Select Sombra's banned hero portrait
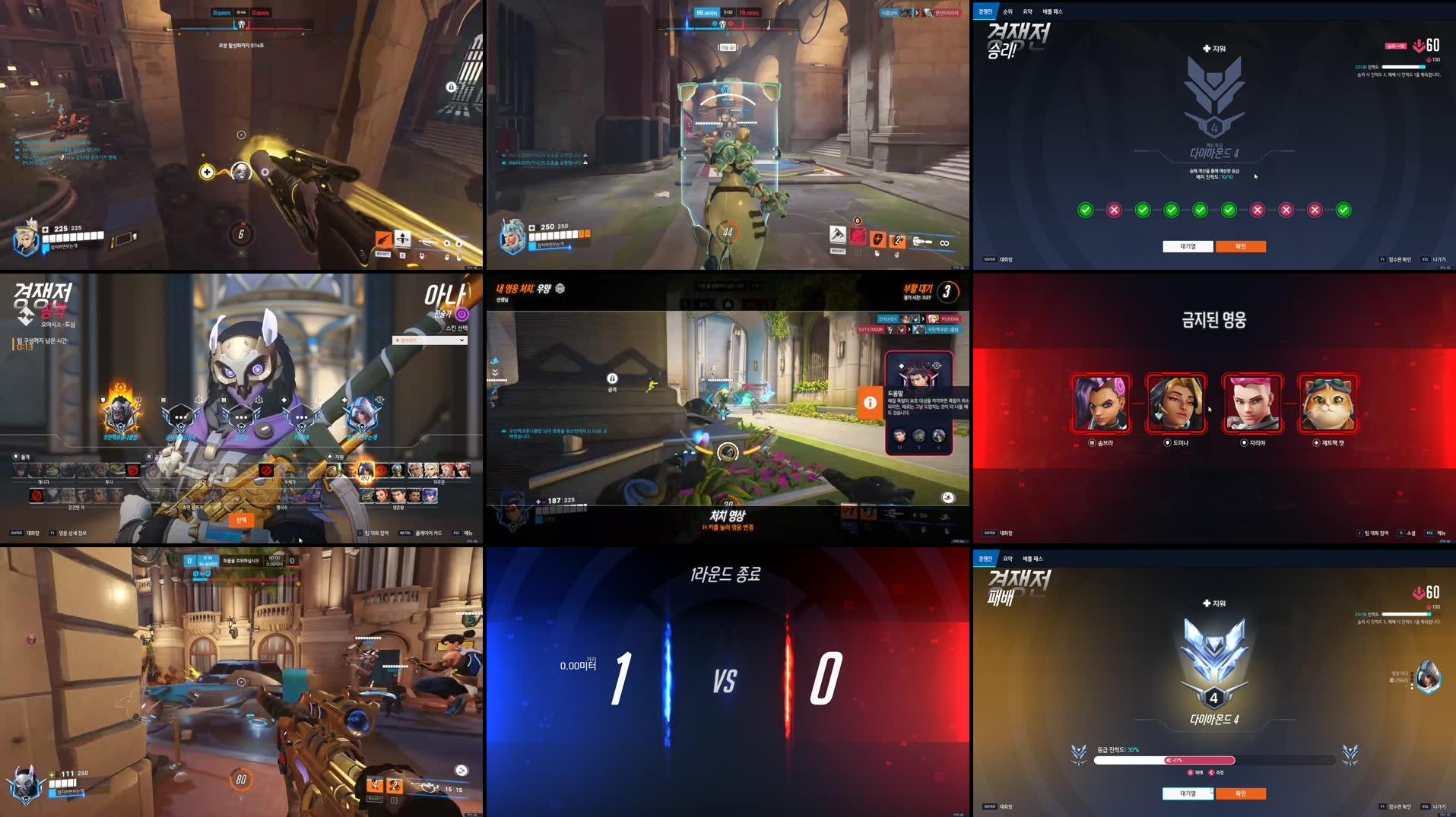The height and width of the screenshot is (817, 1456). point(1101,404)
